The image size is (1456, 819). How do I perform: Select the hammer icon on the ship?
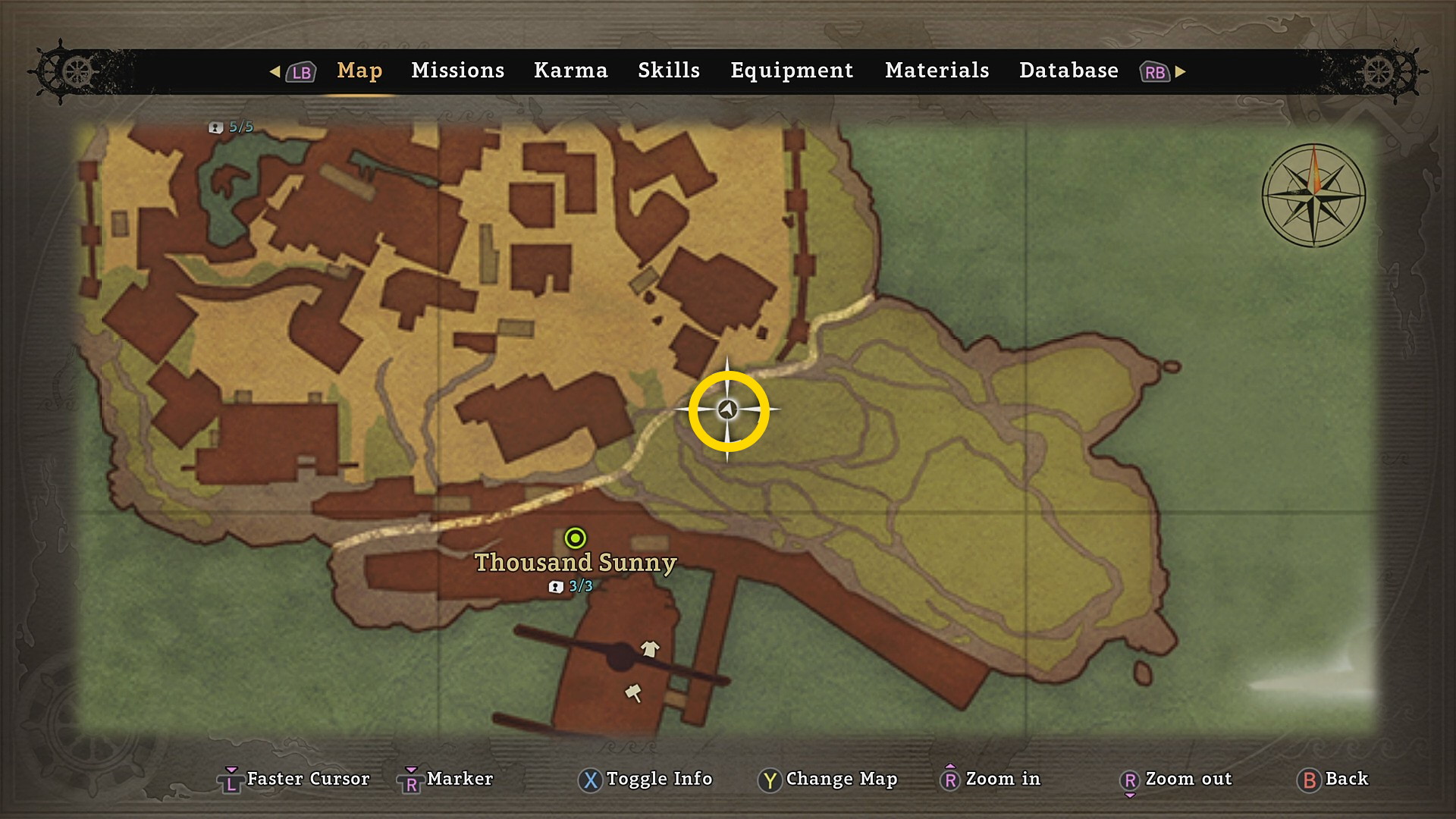pos(633,692)
